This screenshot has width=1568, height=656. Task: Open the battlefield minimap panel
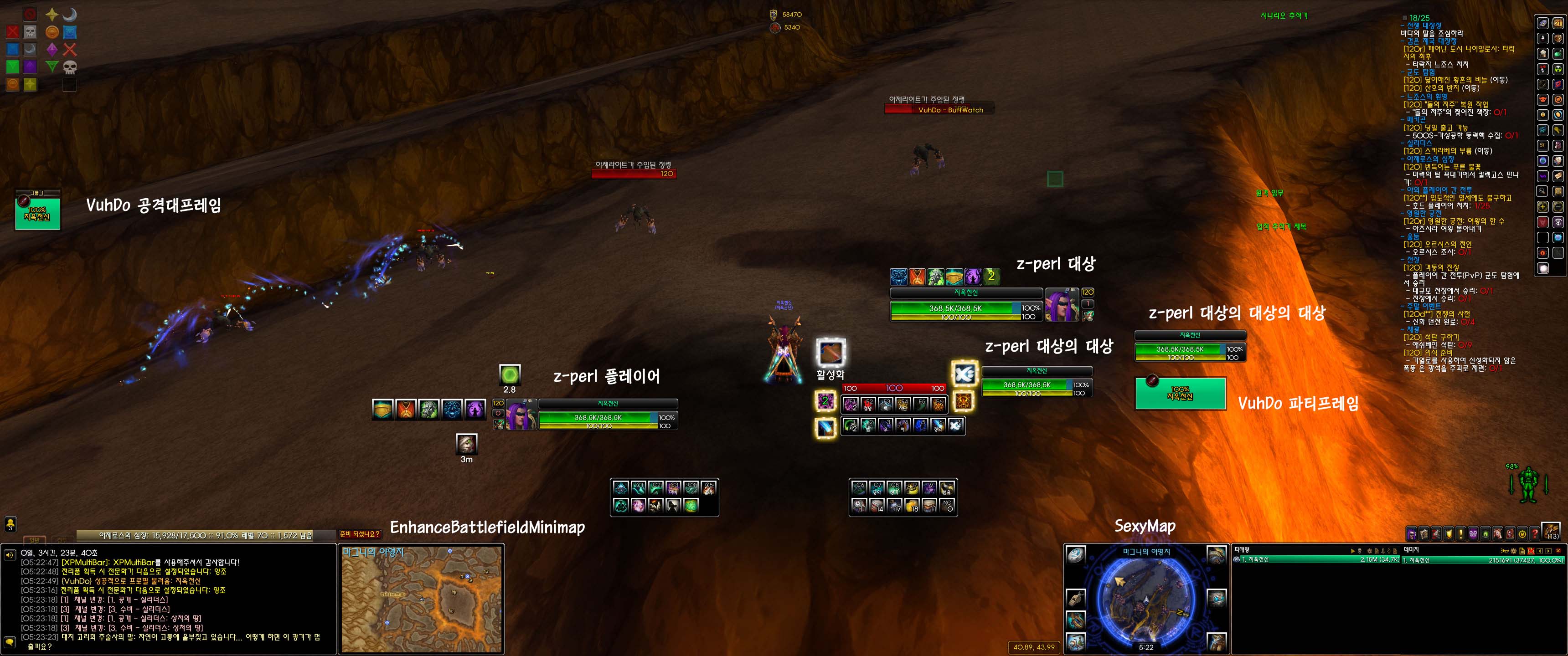click(x=422, y=599)
